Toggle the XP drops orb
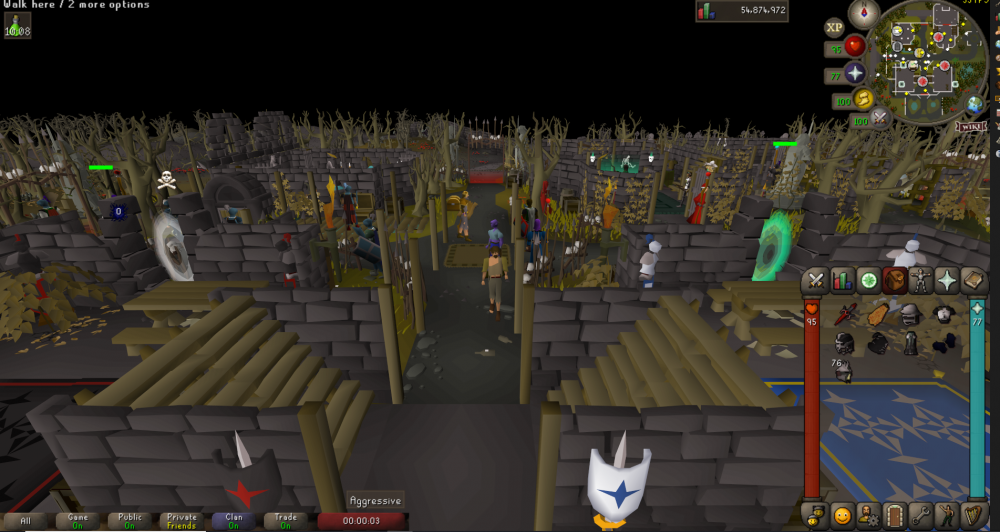 834,28
